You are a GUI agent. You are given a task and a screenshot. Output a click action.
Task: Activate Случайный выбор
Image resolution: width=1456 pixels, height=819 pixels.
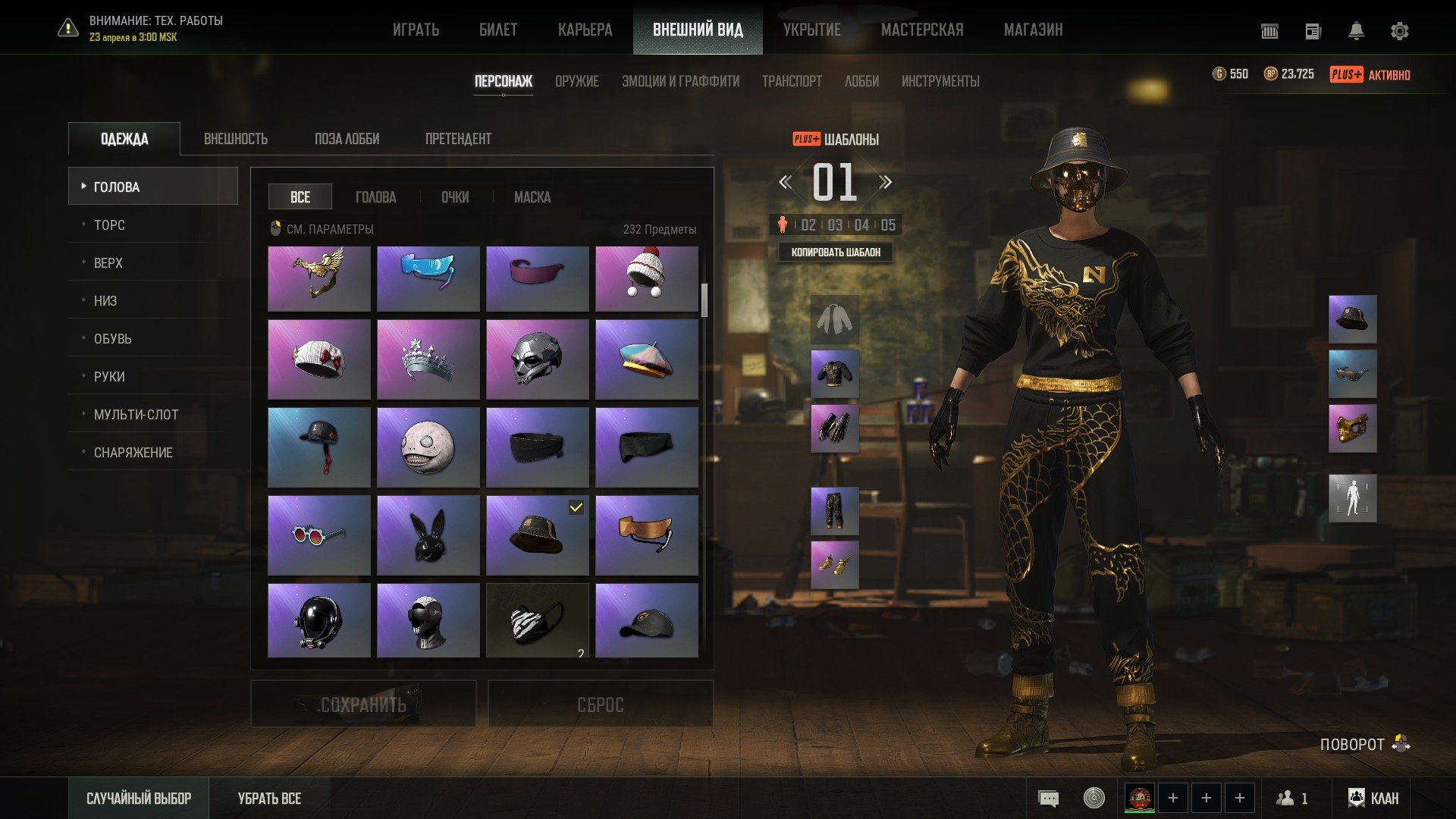tap(139, 799)
